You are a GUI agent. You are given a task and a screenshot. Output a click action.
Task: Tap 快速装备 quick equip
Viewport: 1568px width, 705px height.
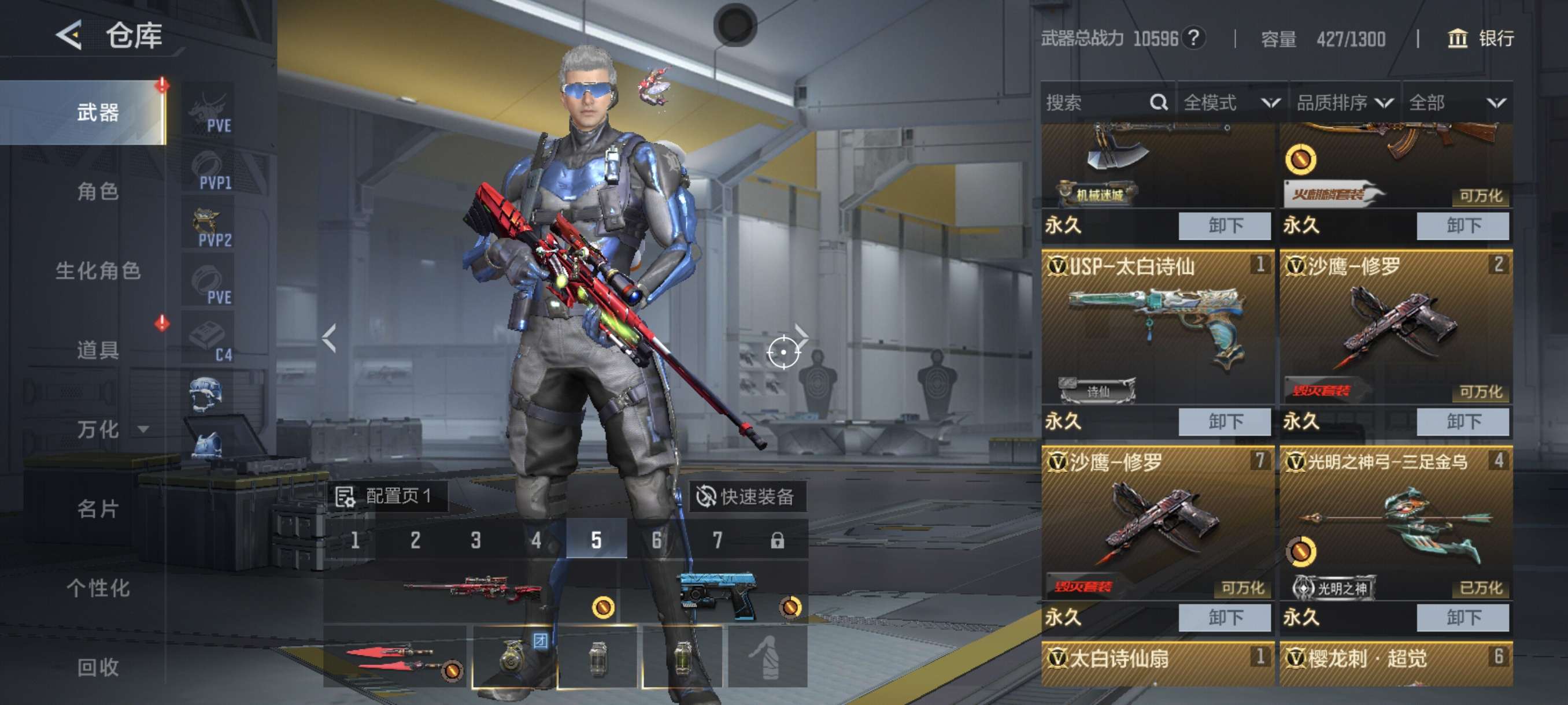click(746, 496)
